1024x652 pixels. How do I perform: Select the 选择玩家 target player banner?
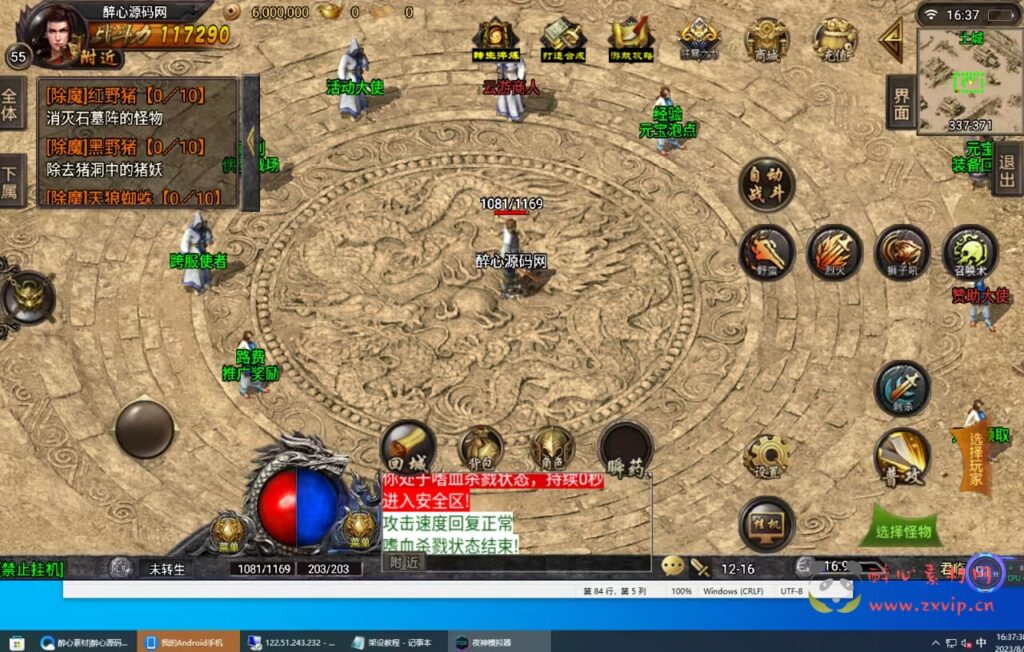click(x=975, y=460)
